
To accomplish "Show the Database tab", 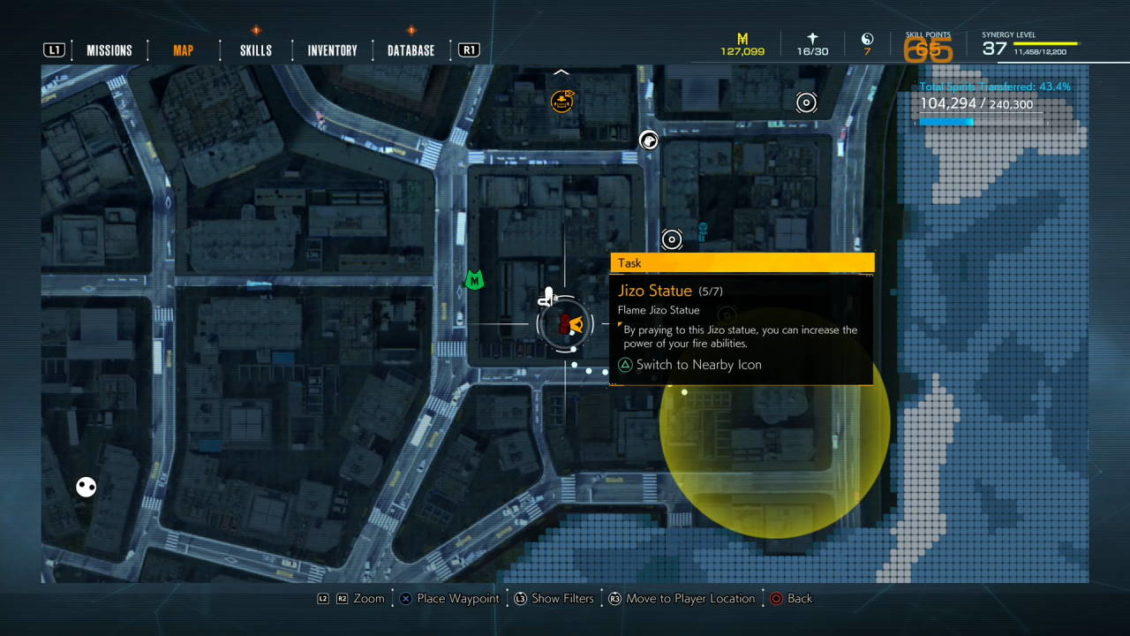I will [411, 50].
